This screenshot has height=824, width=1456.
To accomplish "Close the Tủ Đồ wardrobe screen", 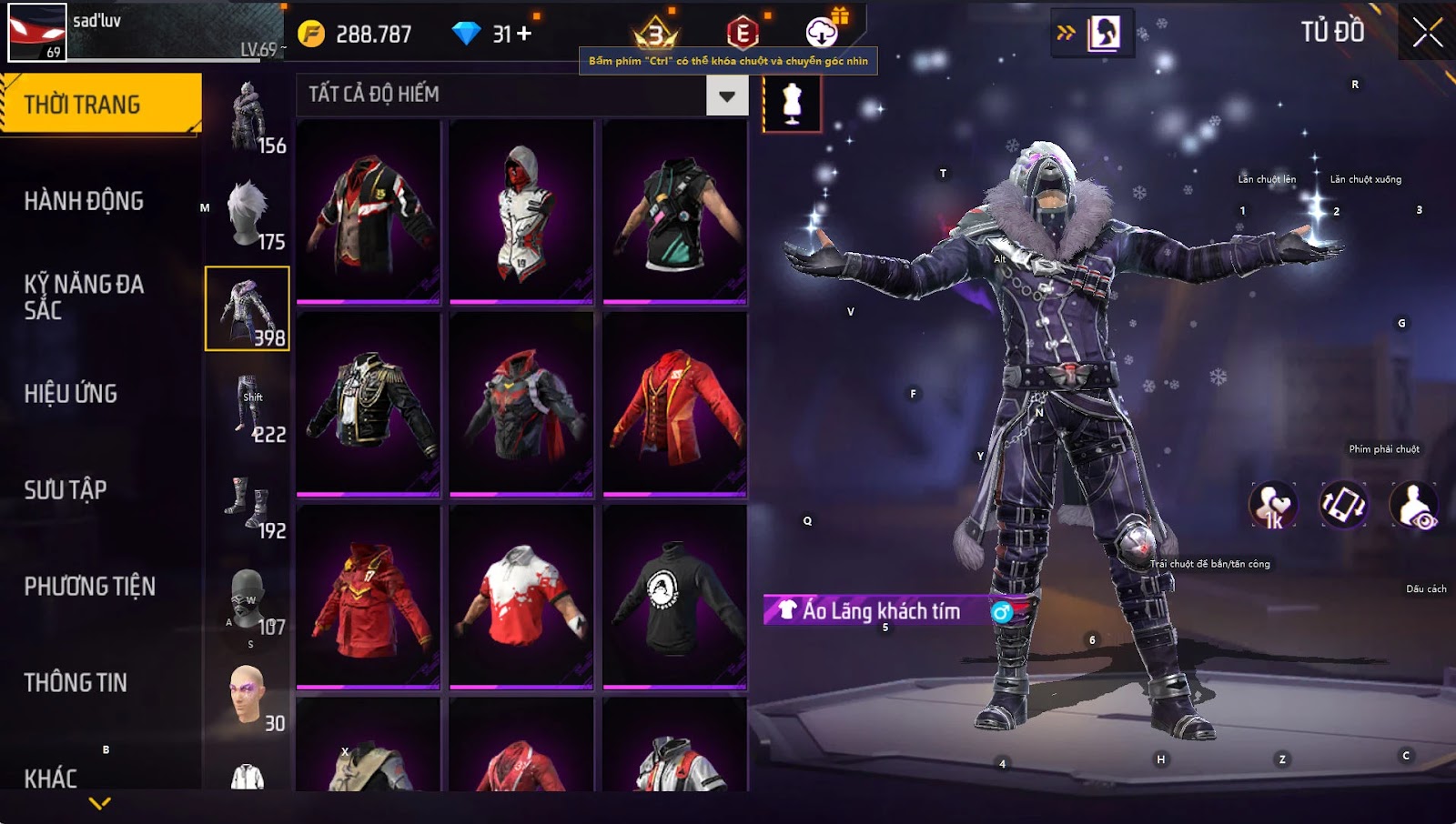I will point(1427,33).
